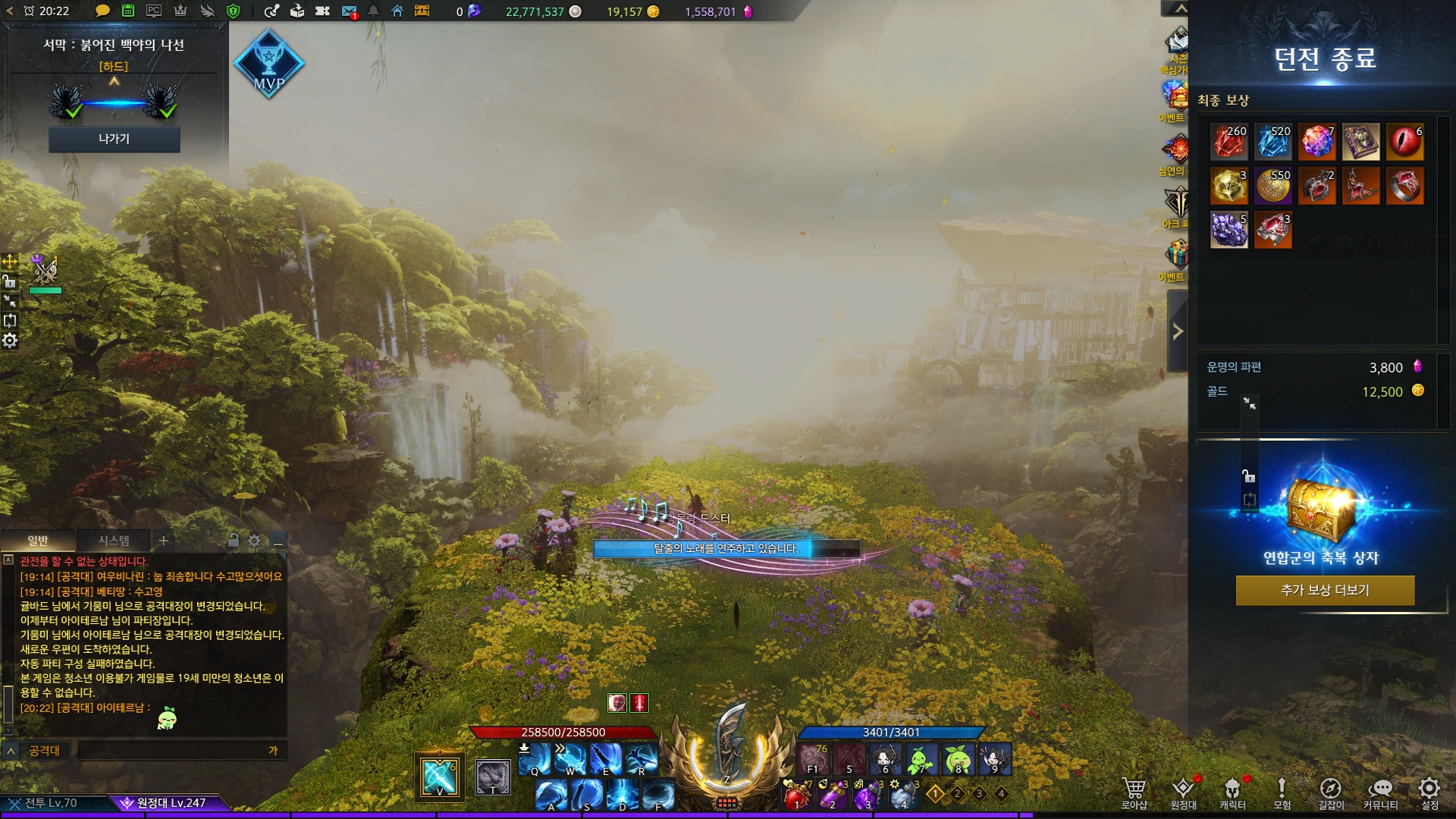The height and width of the screenshot is (819, 1456).
Task: Select the blue crystal reward with 520
Action: click(1272, 142)
